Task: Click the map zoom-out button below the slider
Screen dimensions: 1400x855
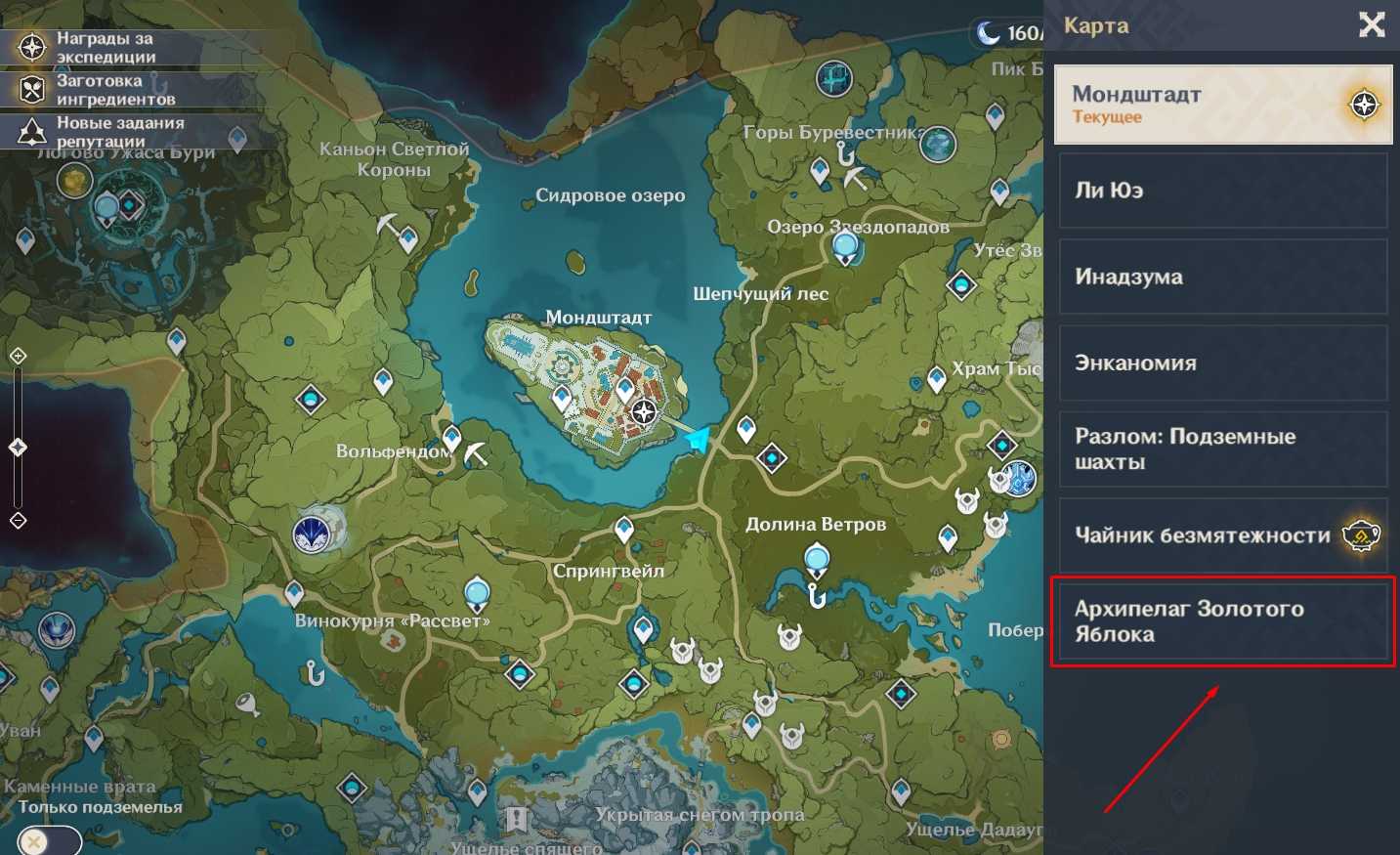Action: [x=18, y=520]
